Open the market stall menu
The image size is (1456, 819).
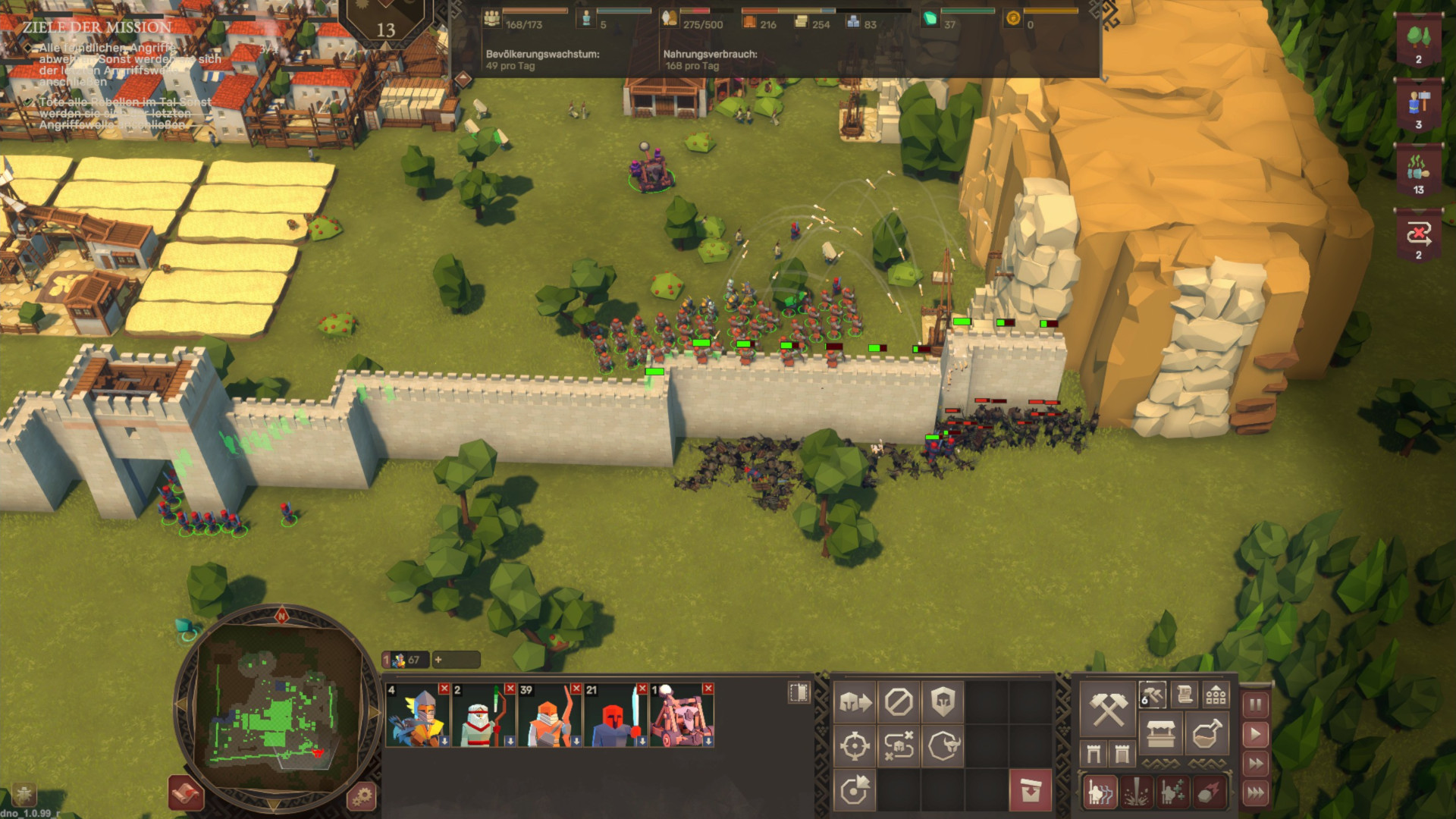(x=1160, y=734)
